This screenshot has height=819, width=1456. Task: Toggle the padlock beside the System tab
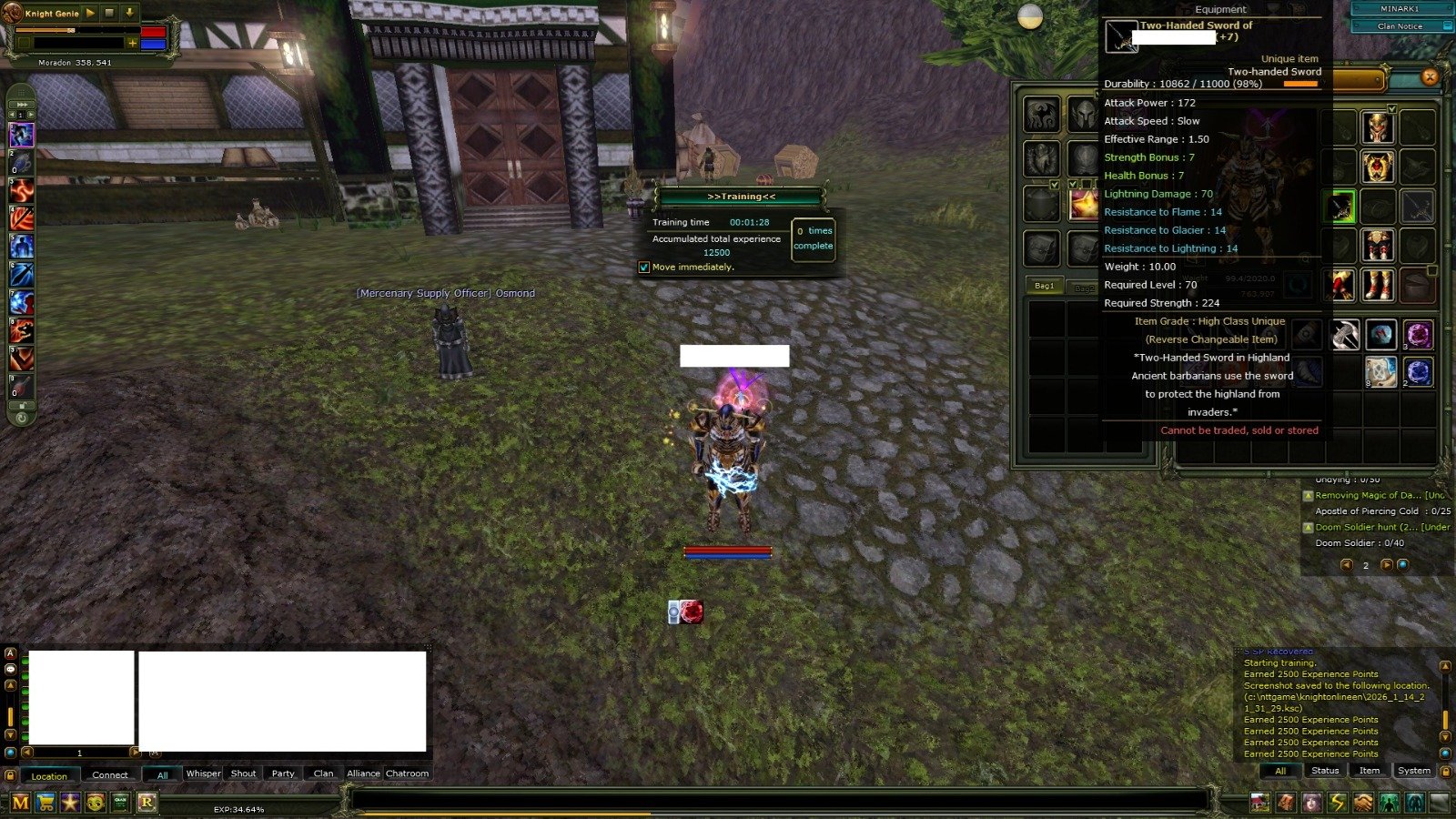1446,771
